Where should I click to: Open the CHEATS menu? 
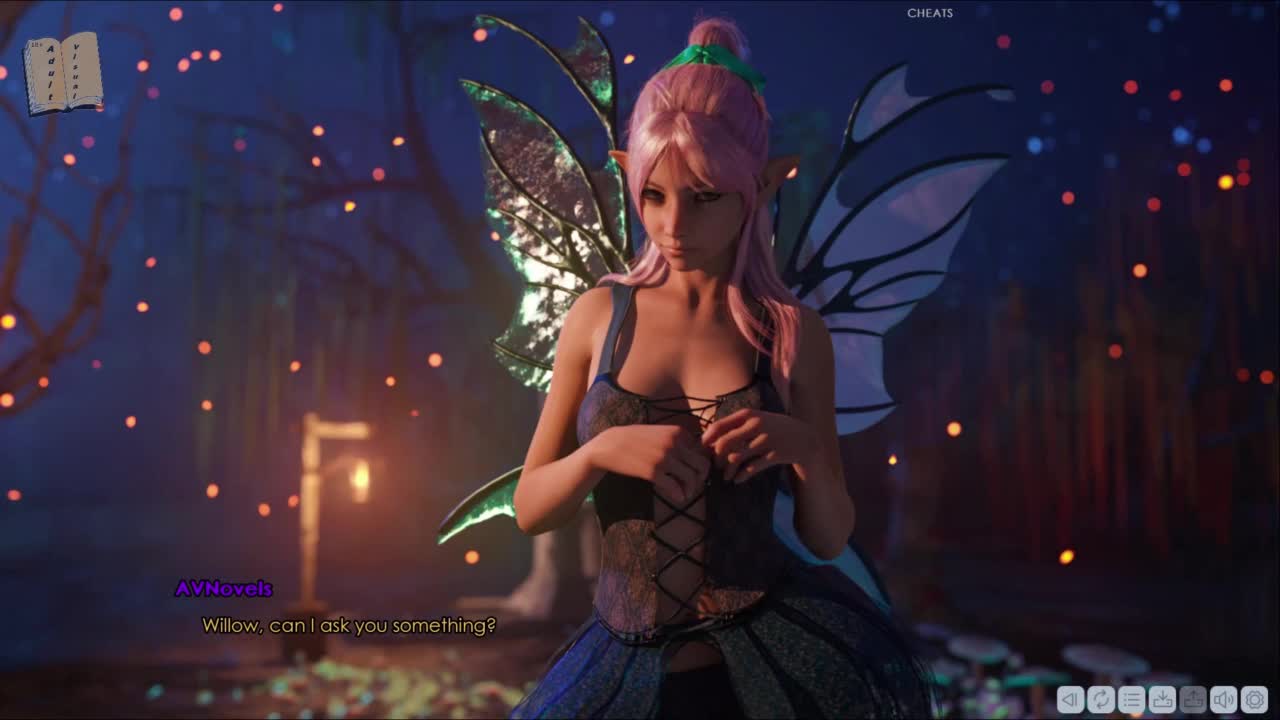[929, 13]
